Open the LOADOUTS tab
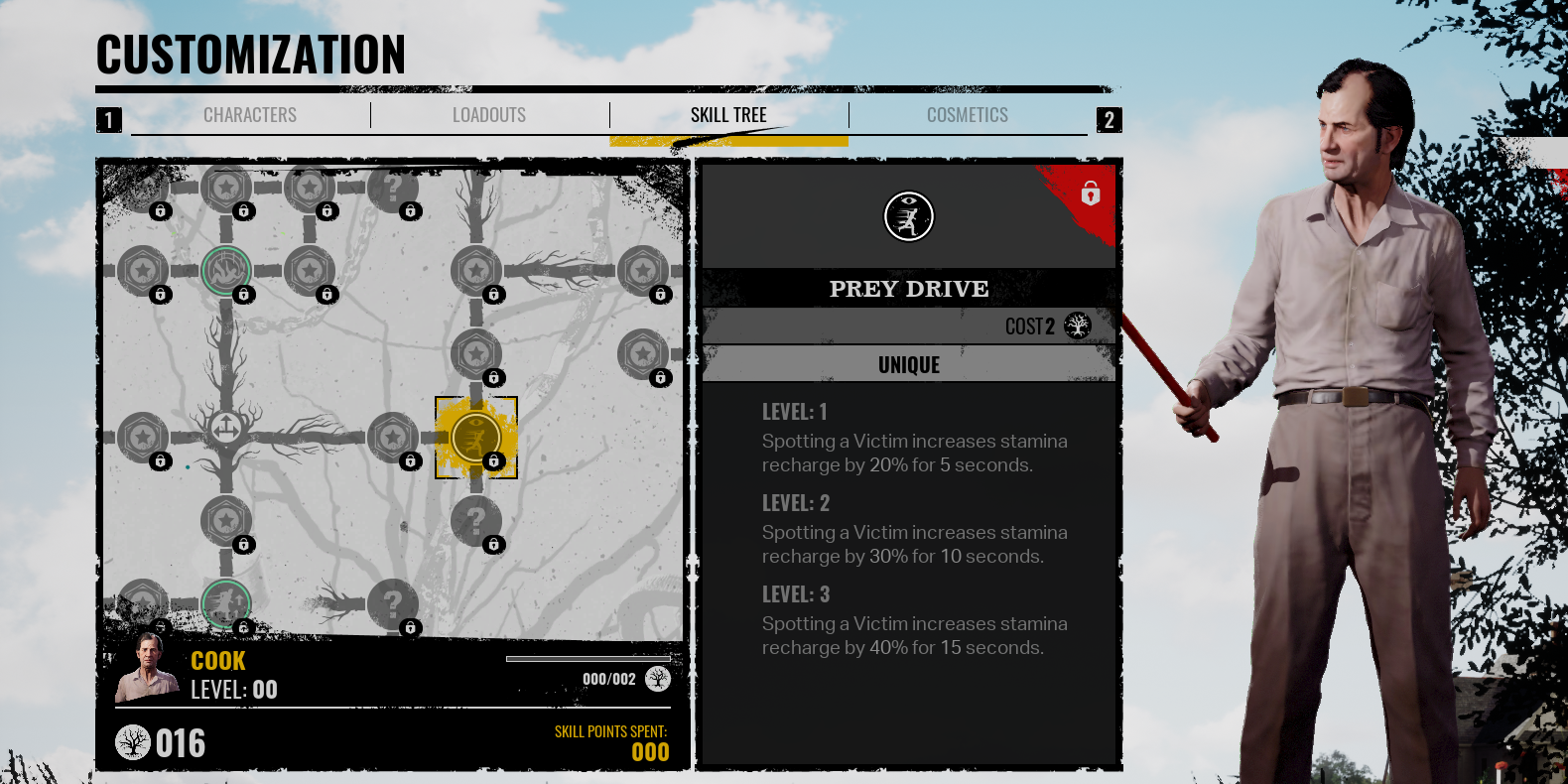 pos(489,114)
